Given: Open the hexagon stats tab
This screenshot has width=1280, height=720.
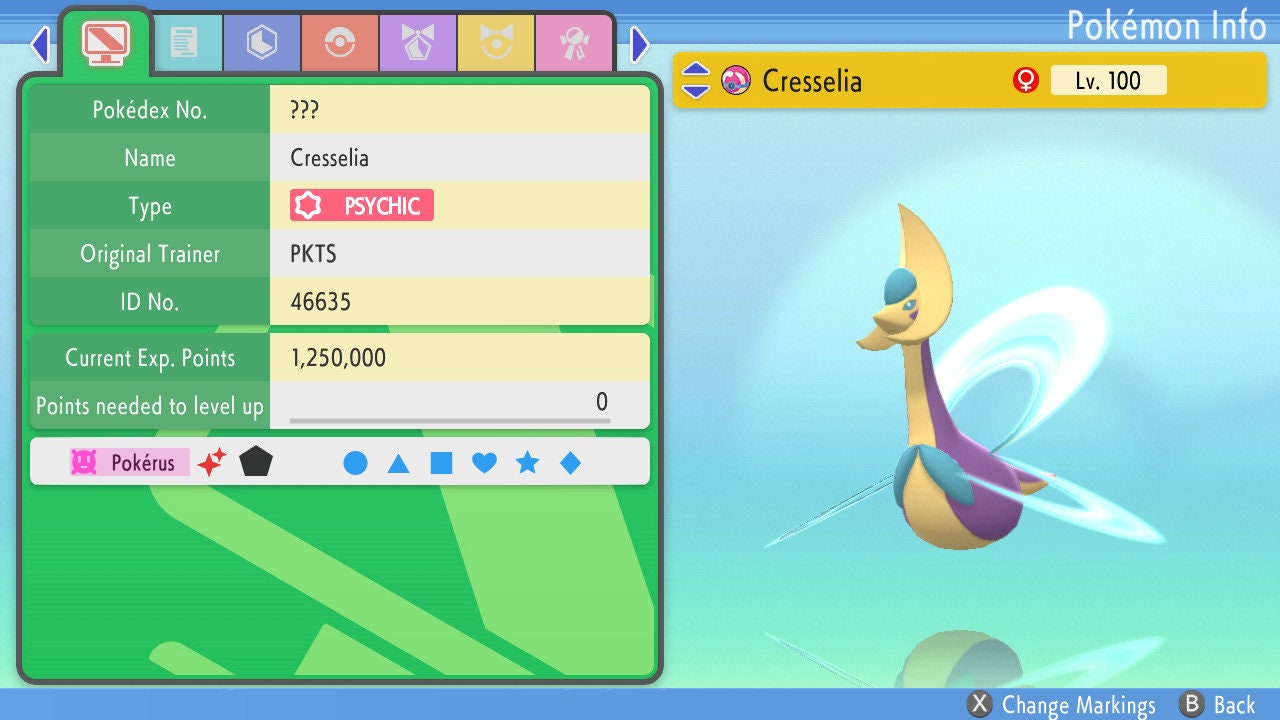Looking at the screenshot, I should tap(261, 43).
